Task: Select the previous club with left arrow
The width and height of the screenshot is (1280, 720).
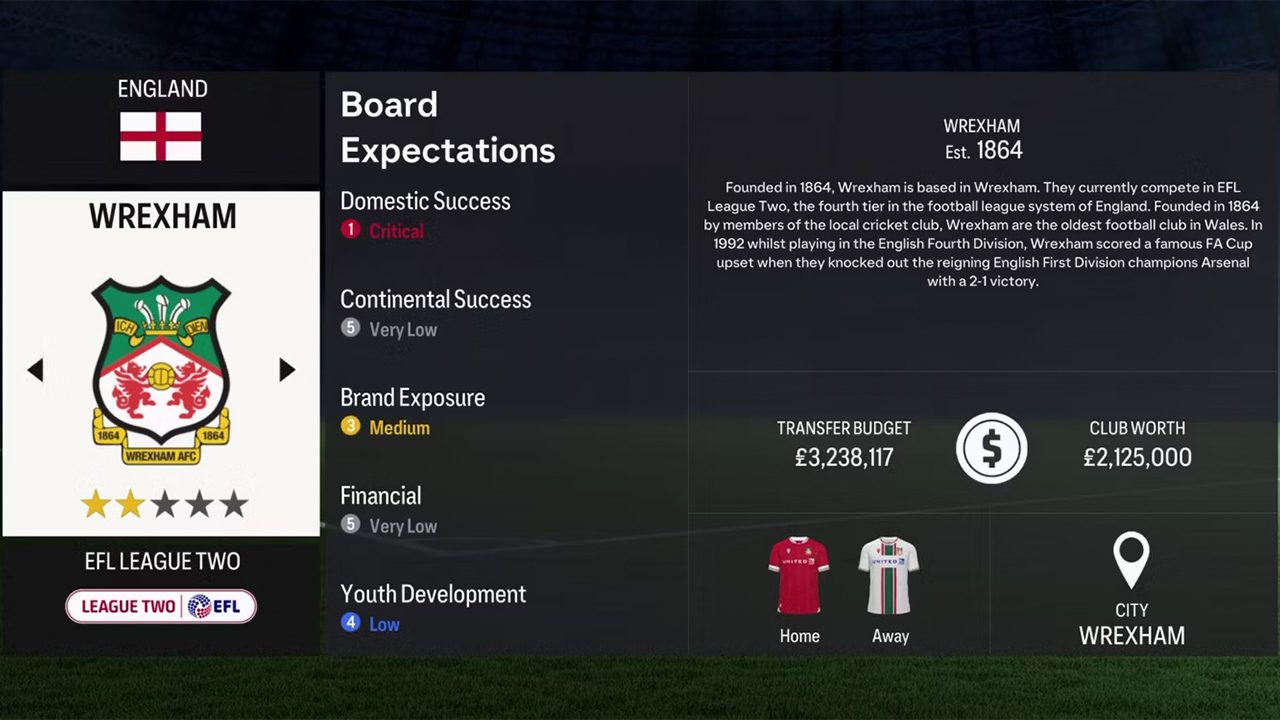Action: pos(36,370)
